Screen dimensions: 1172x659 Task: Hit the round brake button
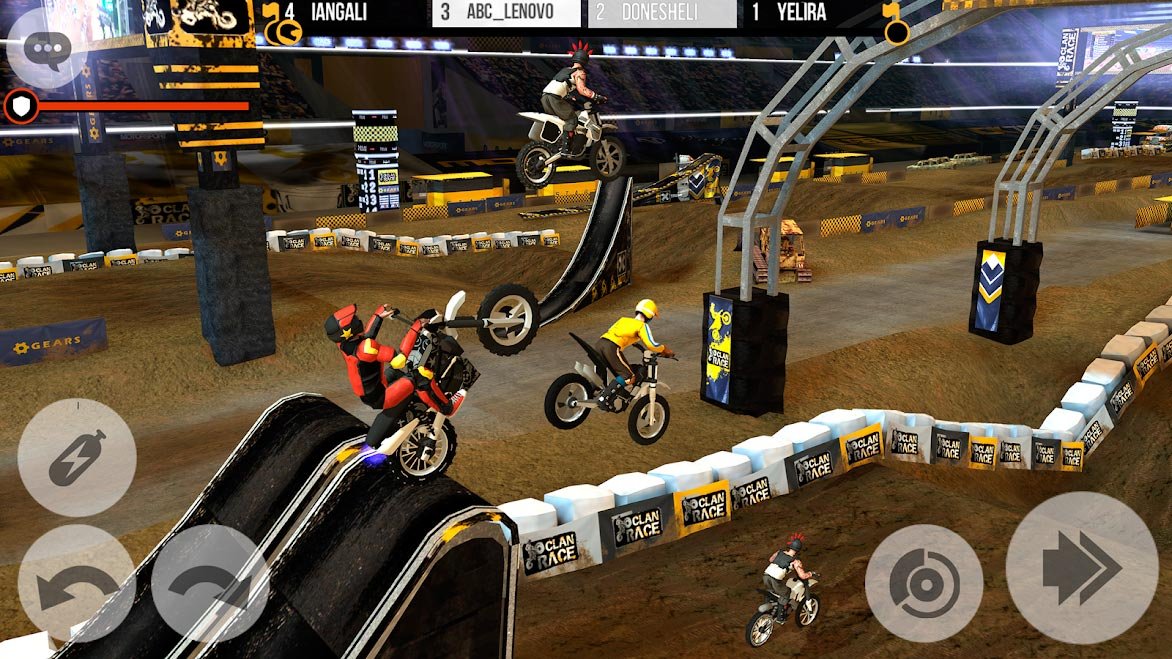(923, 583)
